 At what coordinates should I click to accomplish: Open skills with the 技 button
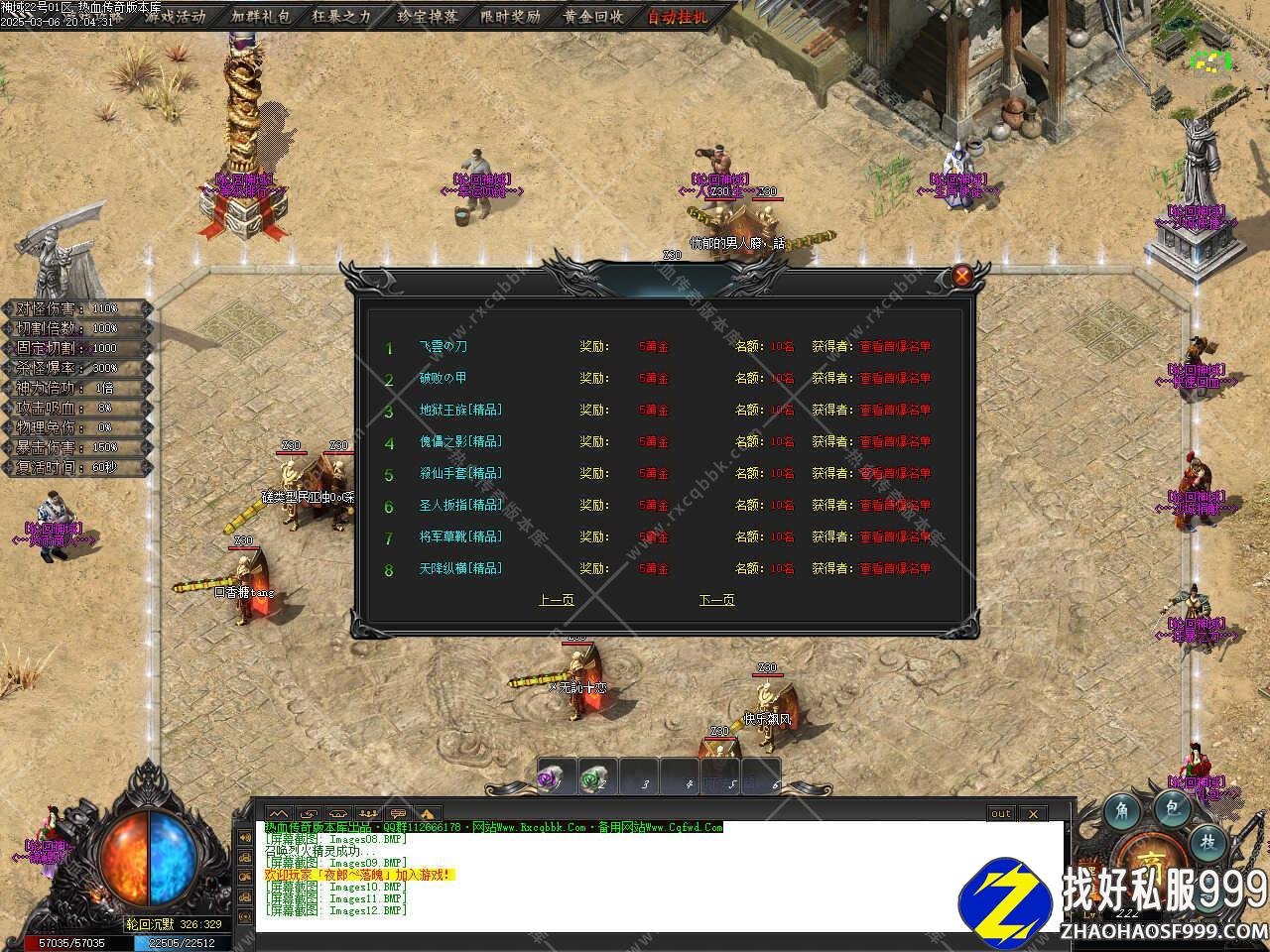click(x=1207, y=841)
